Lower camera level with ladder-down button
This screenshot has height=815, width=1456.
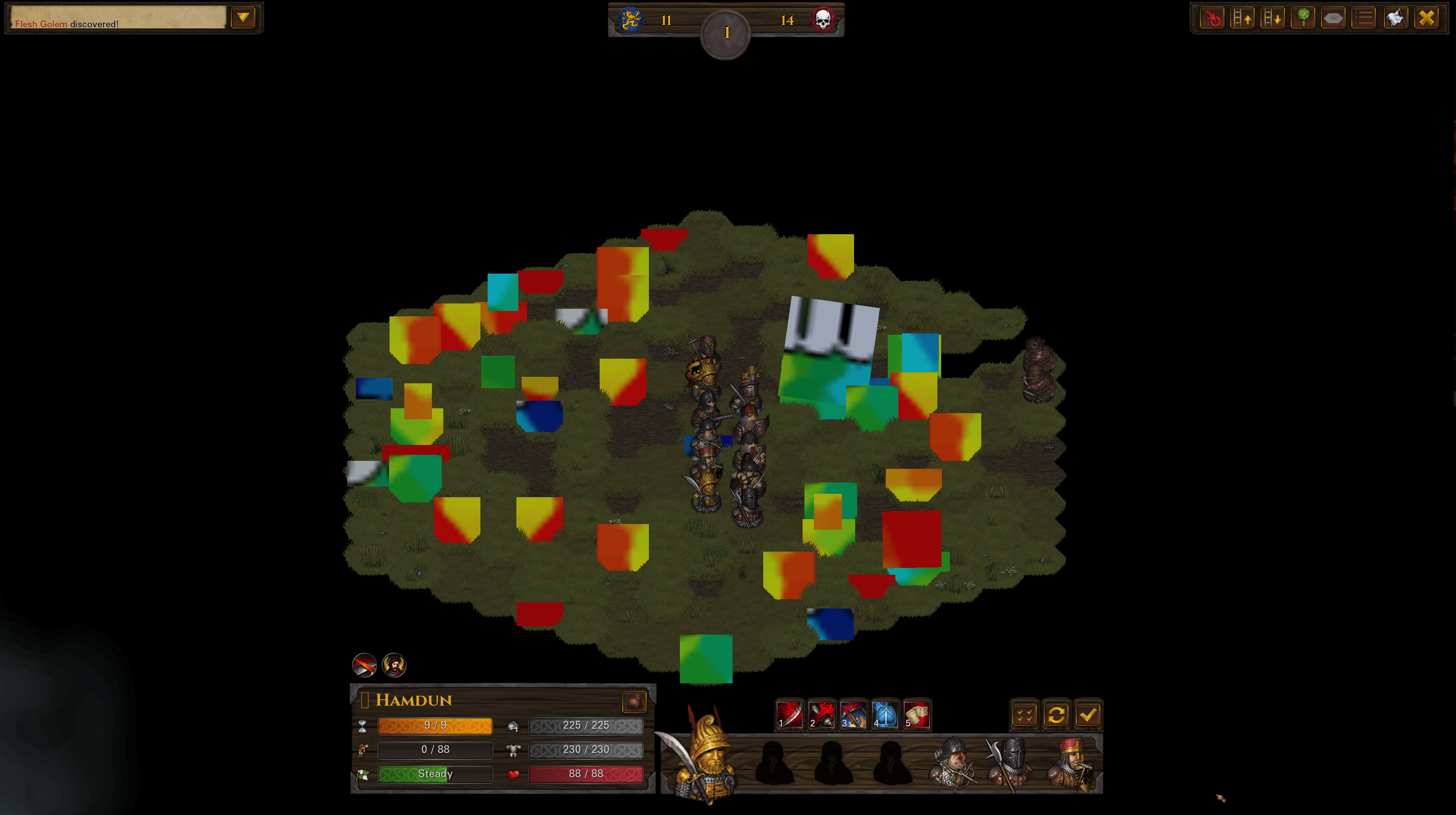tap(1273, 18)
